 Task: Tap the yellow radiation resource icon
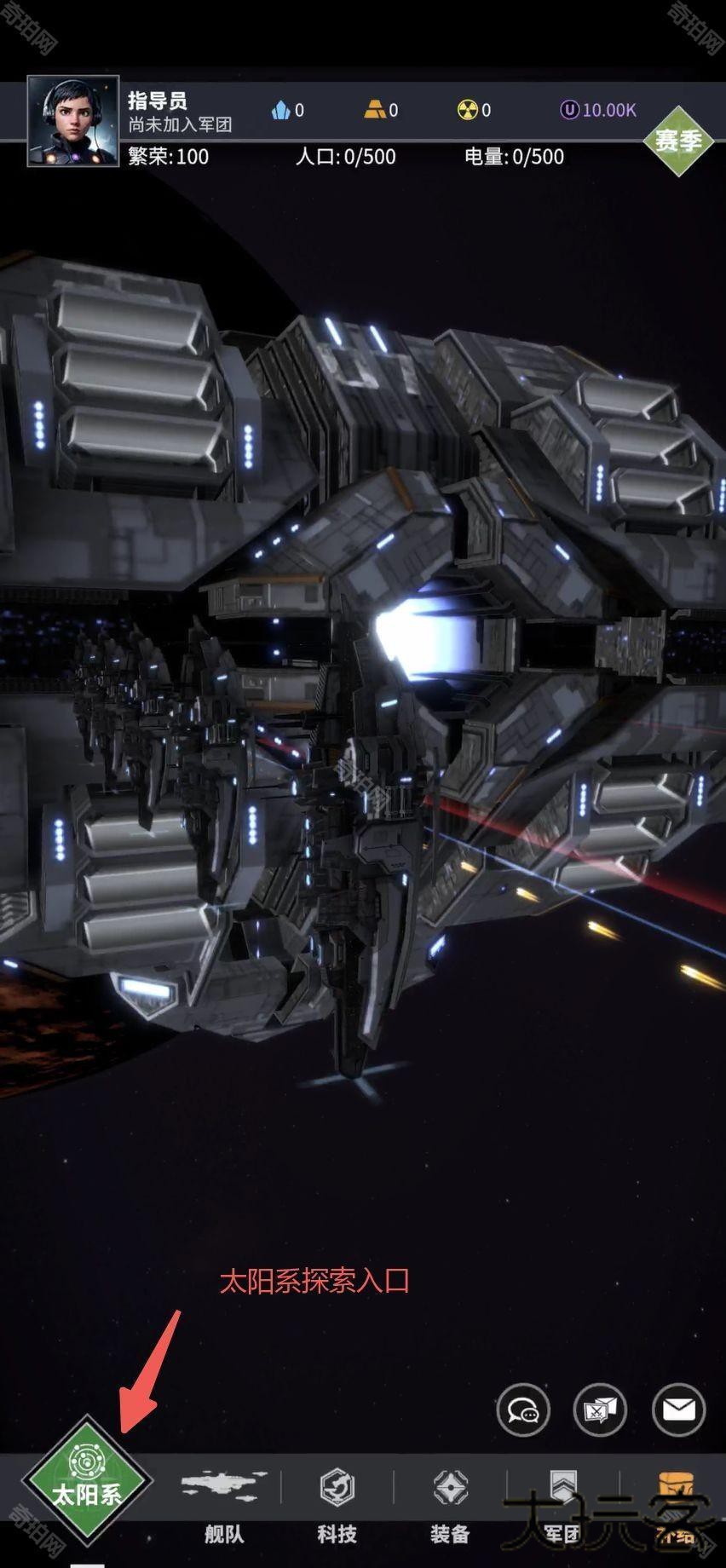[467, 110]
